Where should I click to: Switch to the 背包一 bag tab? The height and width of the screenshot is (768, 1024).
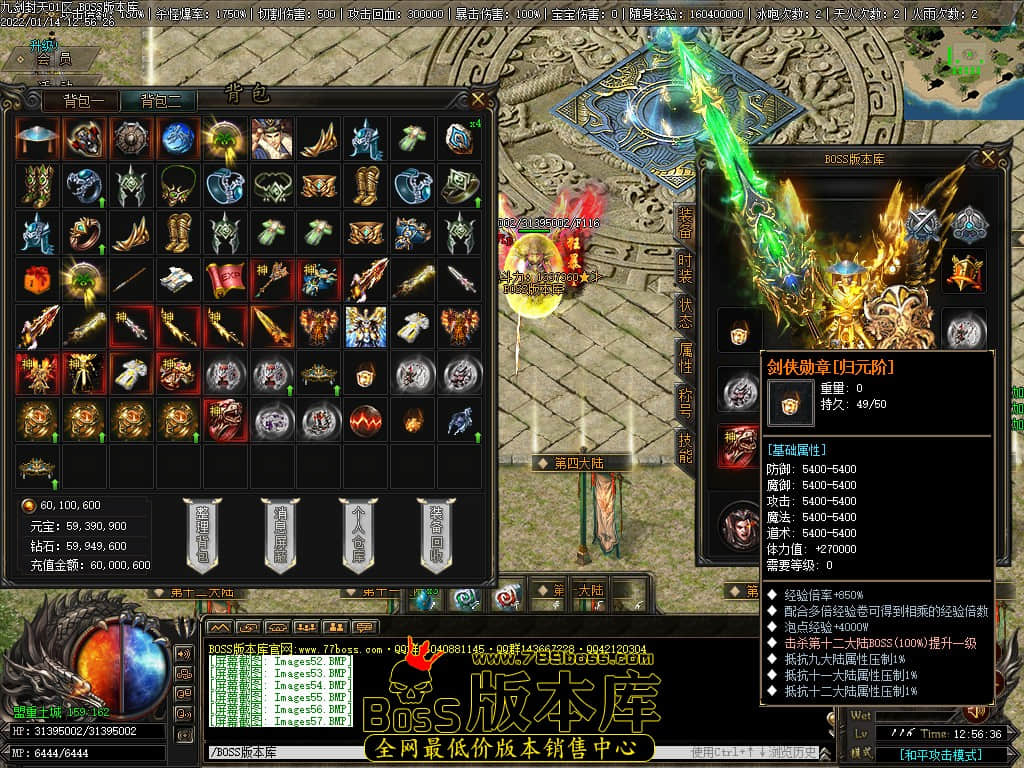pos(89,101)
